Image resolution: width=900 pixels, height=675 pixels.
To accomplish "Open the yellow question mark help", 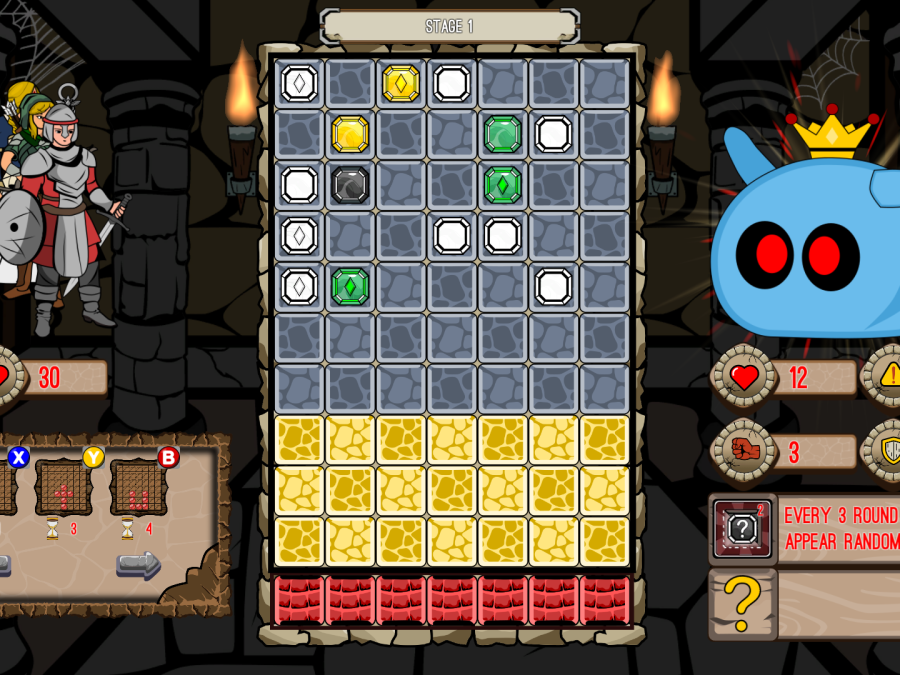I will pos(742,604).
